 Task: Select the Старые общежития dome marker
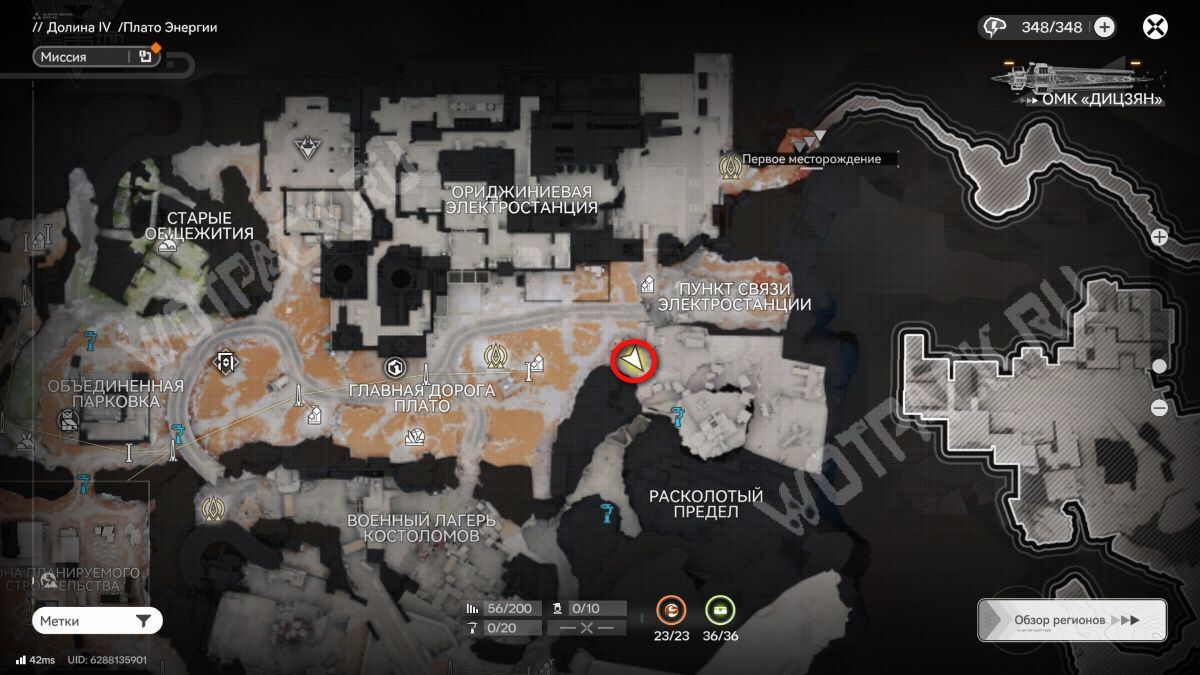pyautogui.click(x=168, y=245)
